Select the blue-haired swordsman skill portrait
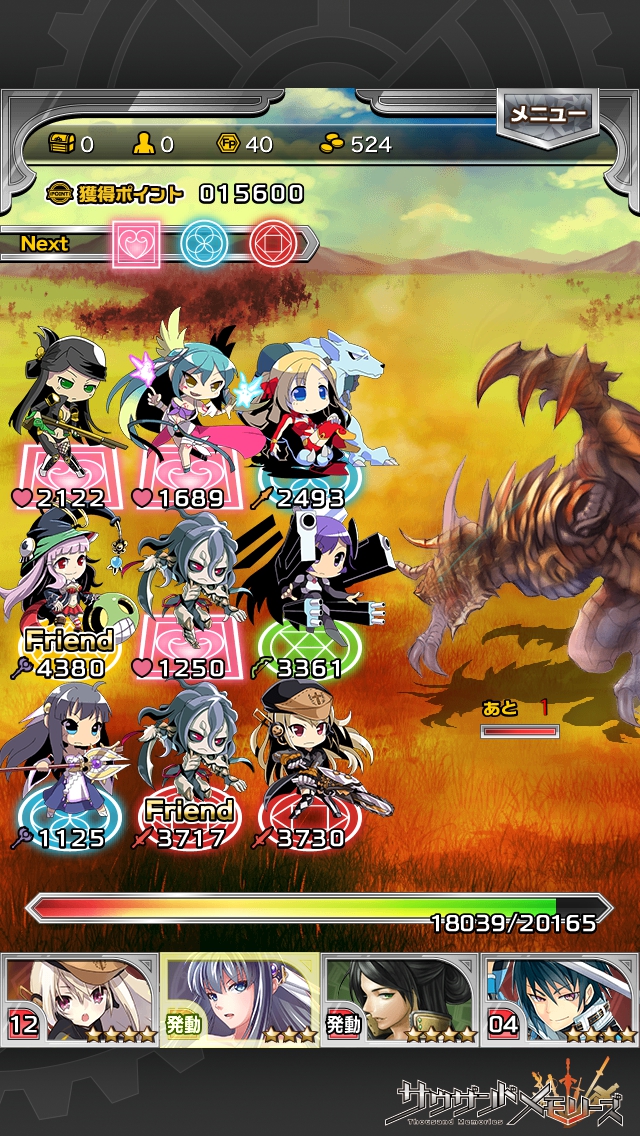 pyautogui.click(x=560, y=1000)
